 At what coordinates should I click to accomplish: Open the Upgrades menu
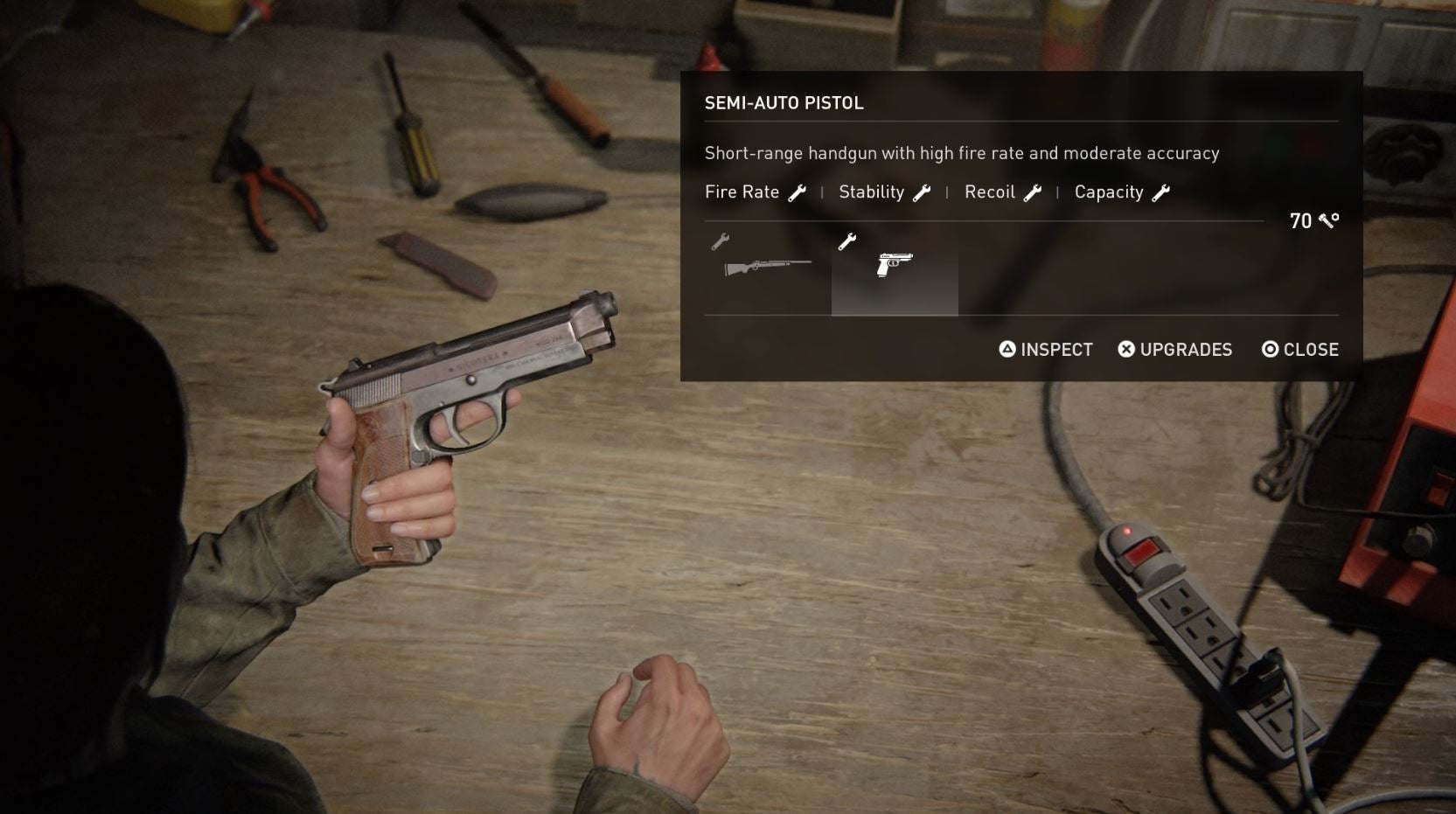point(1174,350)
